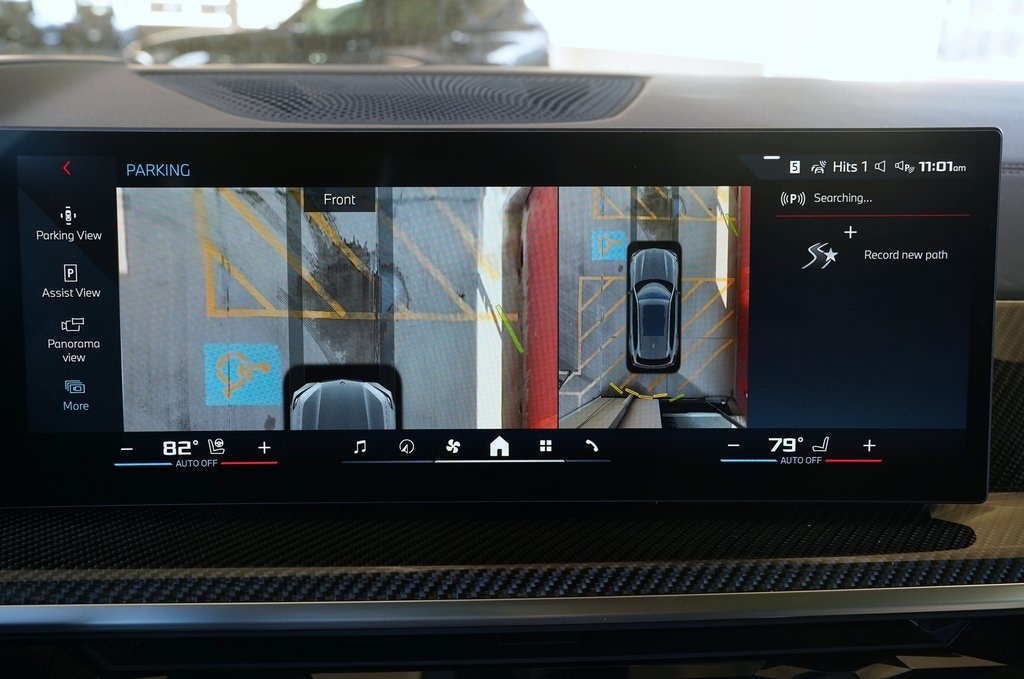This screenshot has height=679, width=1024.
Task: Open the apps grid menu
Action: tap(545, 446)
